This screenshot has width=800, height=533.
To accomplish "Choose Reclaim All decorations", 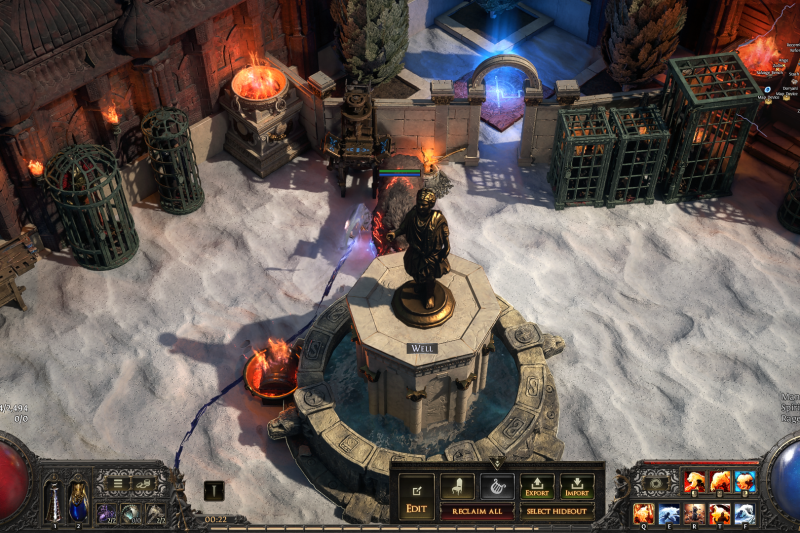I will coord(477,511).
